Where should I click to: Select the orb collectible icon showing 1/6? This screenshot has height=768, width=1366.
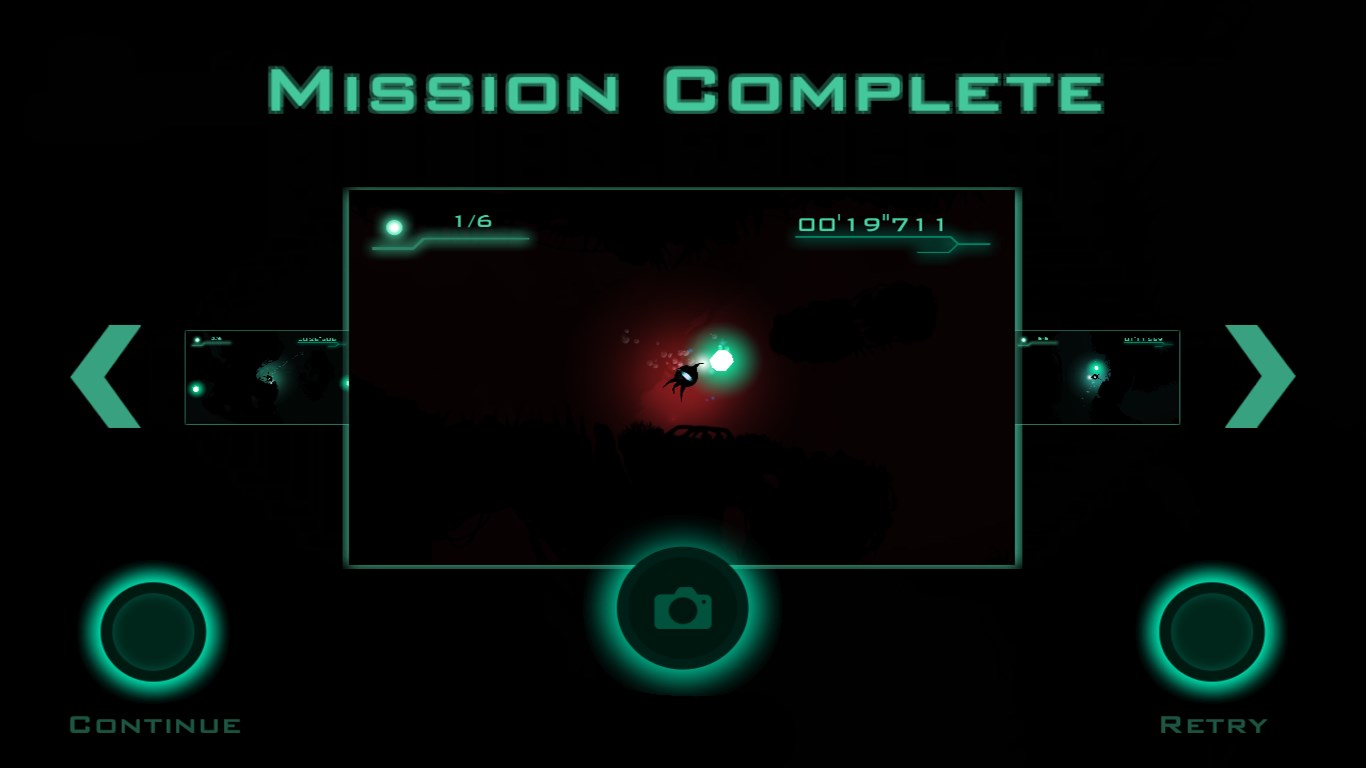396,228
